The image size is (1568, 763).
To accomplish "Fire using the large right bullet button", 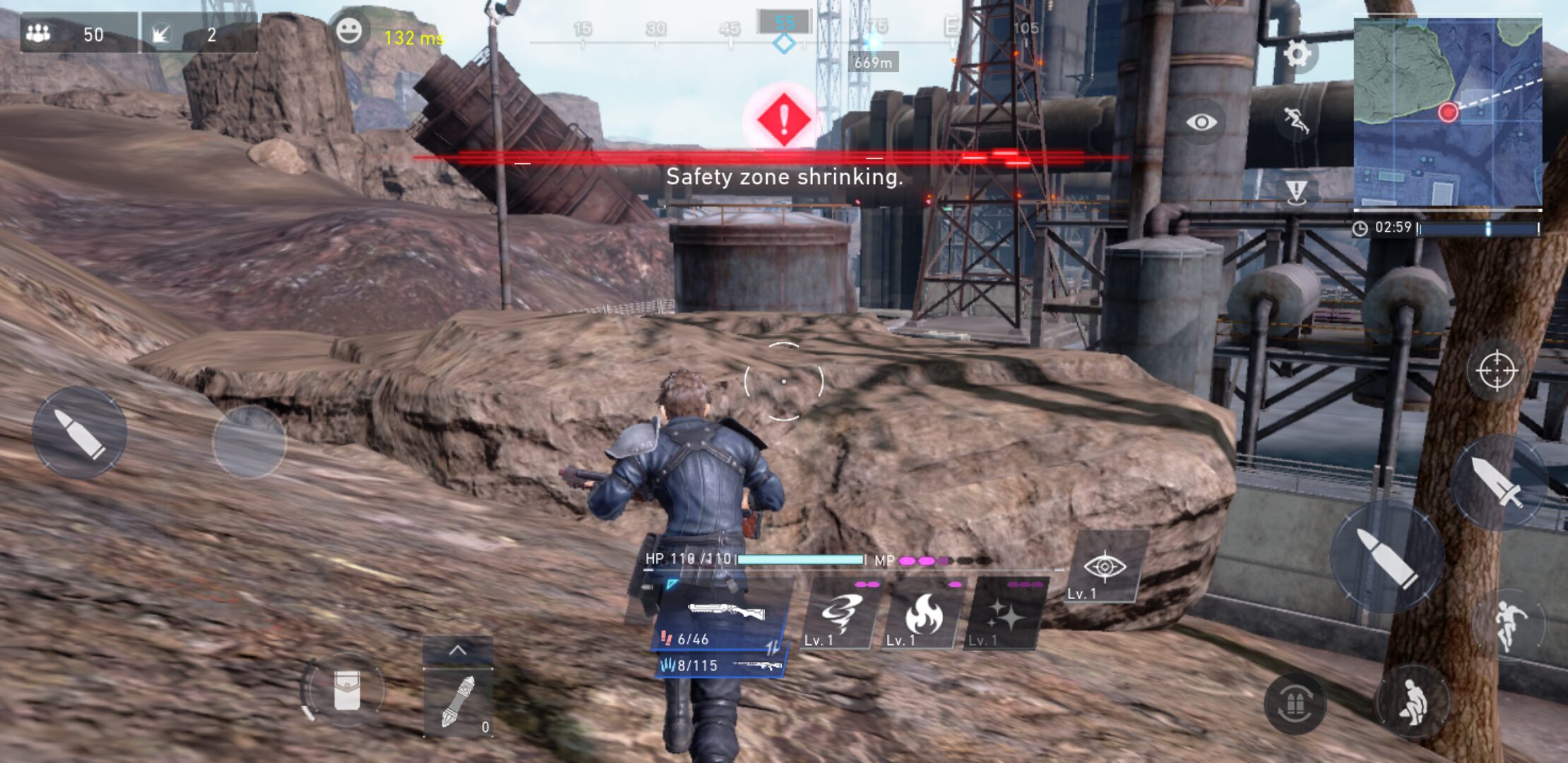I will pyautogui.click(x=1386, y=558).
